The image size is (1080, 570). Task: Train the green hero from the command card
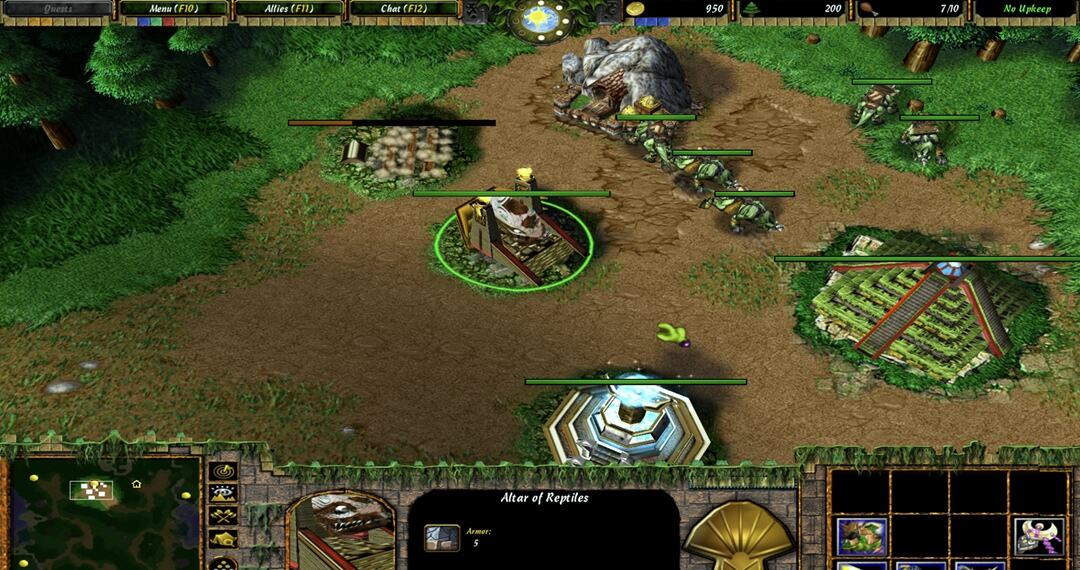coord(860,535)
